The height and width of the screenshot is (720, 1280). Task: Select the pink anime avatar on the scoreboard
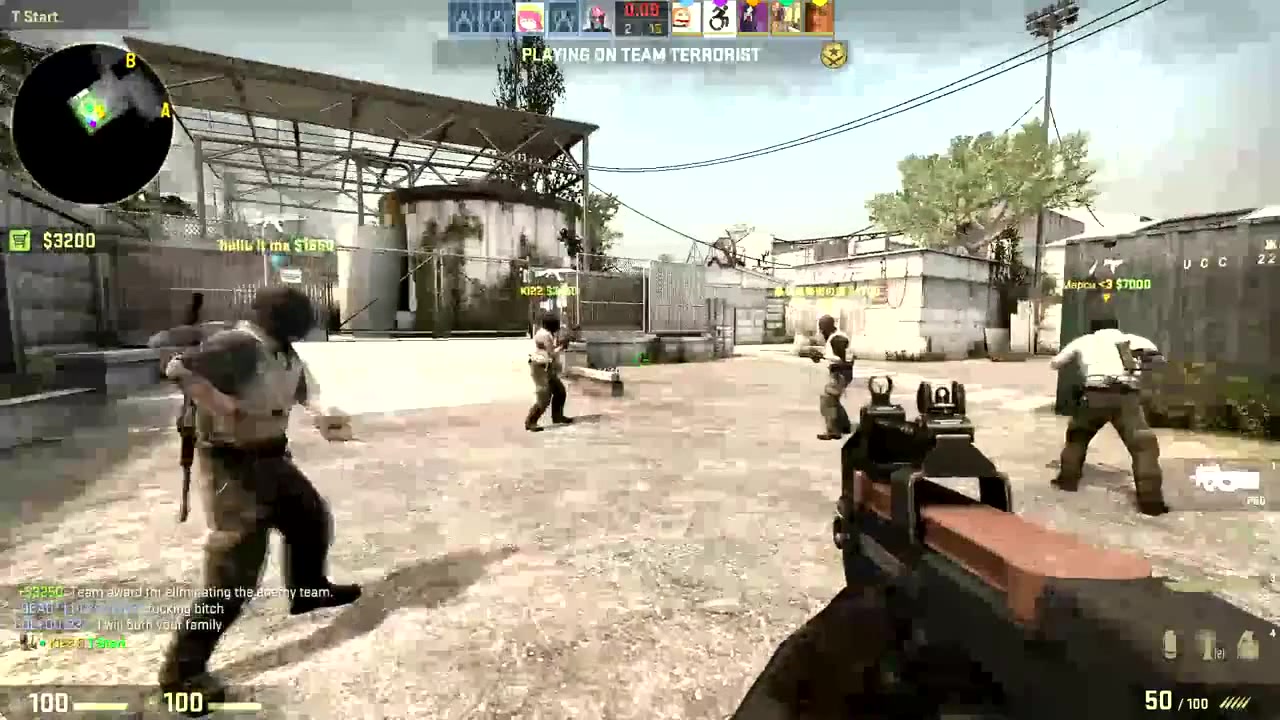click(530, 16)
